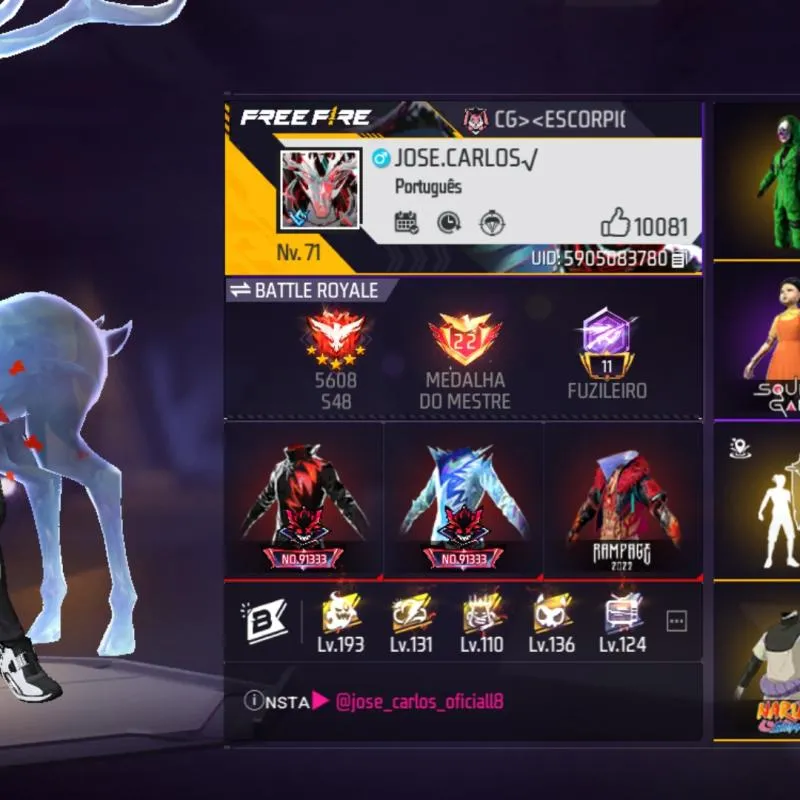Select the calendar icon under the player name
Screen dimensions: 800x800
coord(406,223)
